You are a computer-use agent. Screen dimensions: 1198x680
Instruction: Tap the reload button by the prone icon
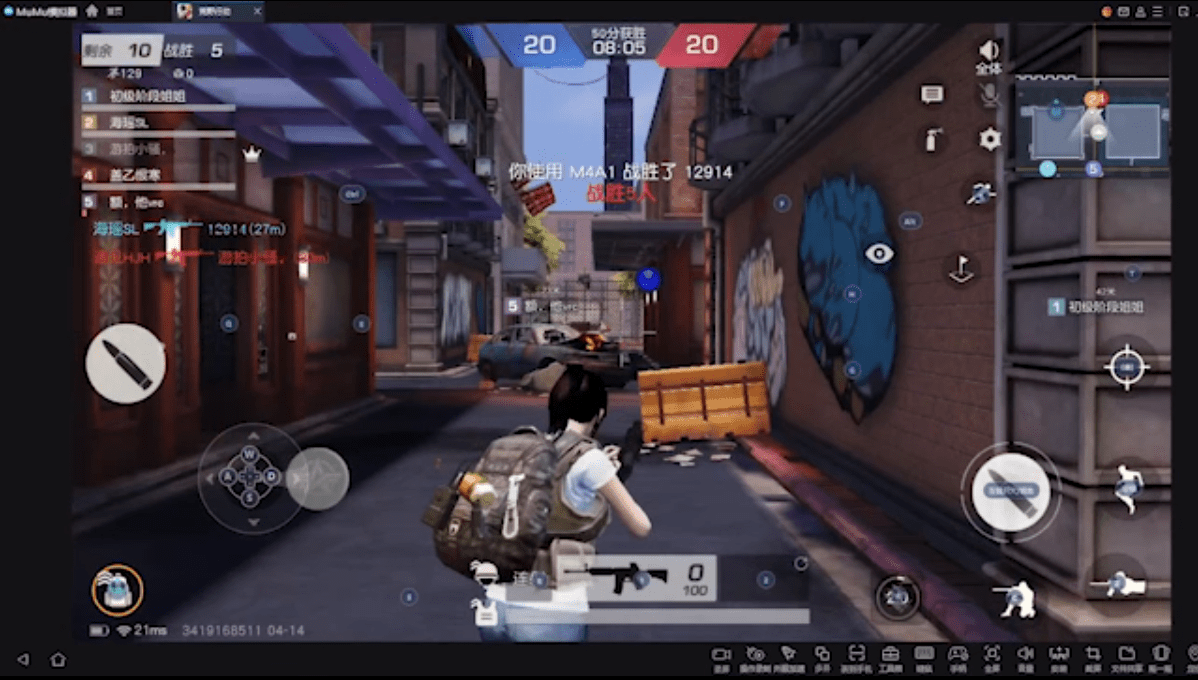pos(897,597)
